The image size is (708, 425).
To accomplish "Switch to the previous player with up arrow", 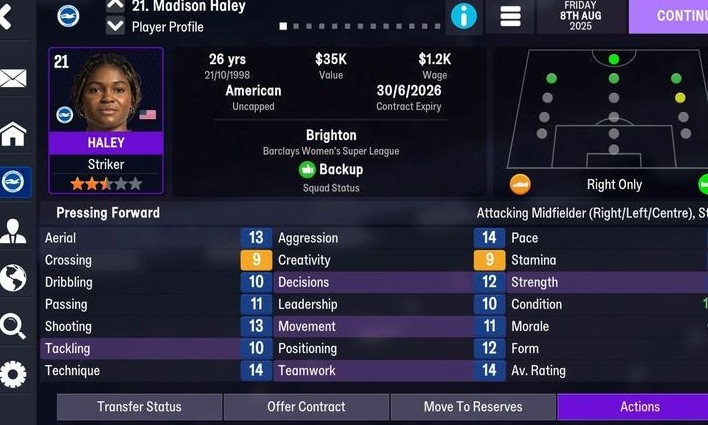I will click(x=115, y=5).
